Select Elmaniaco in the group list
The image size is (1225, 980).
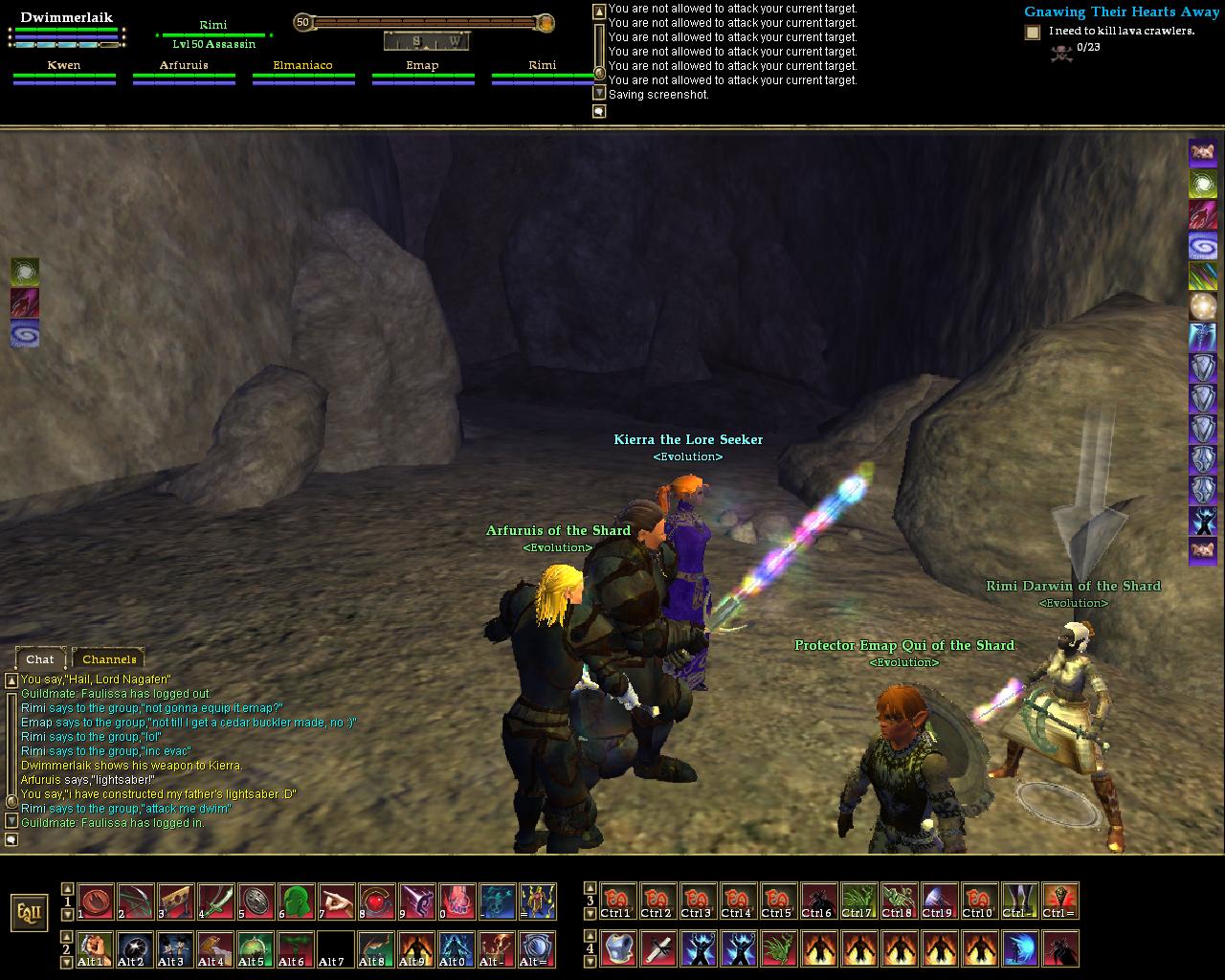(302, 66)
